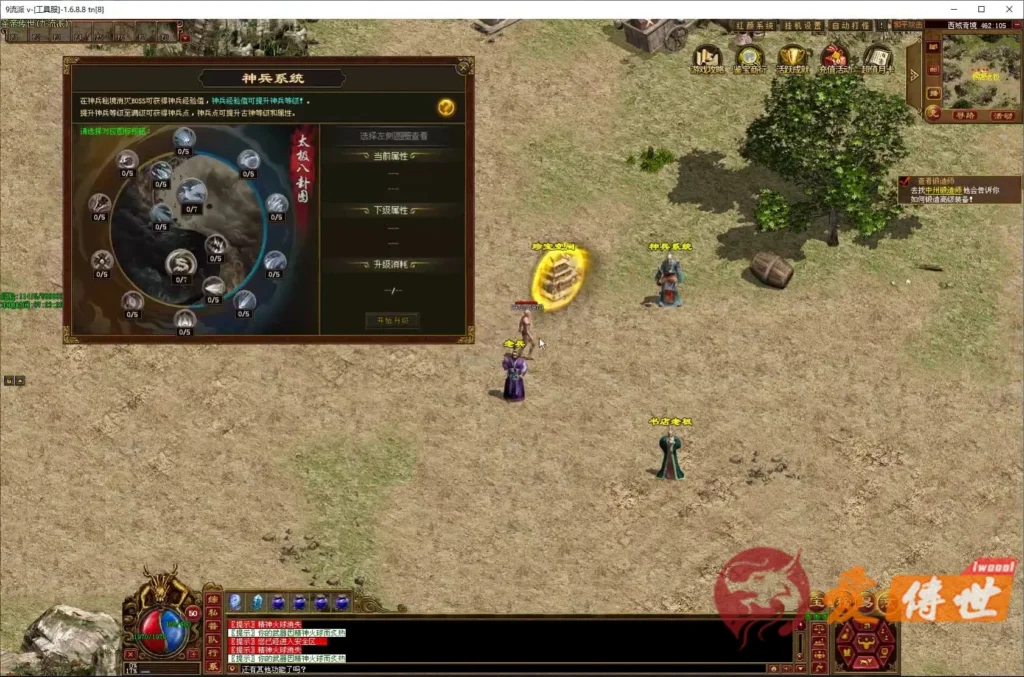Image resolution: width=1024 pixels, height=677 pixels.
Task: Select the large 0/7 bird emblem node
Action: (x=191, y=193)
